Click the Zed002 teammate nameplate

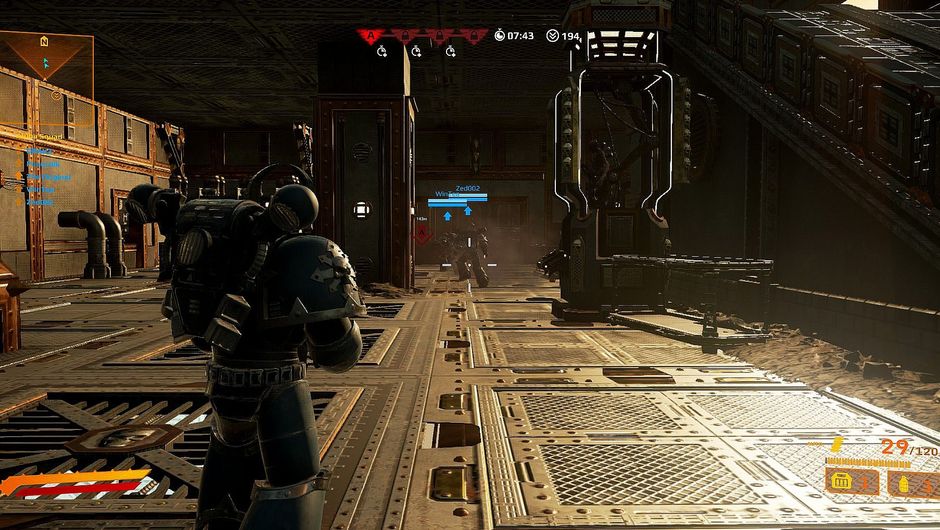tap(468, 188)
